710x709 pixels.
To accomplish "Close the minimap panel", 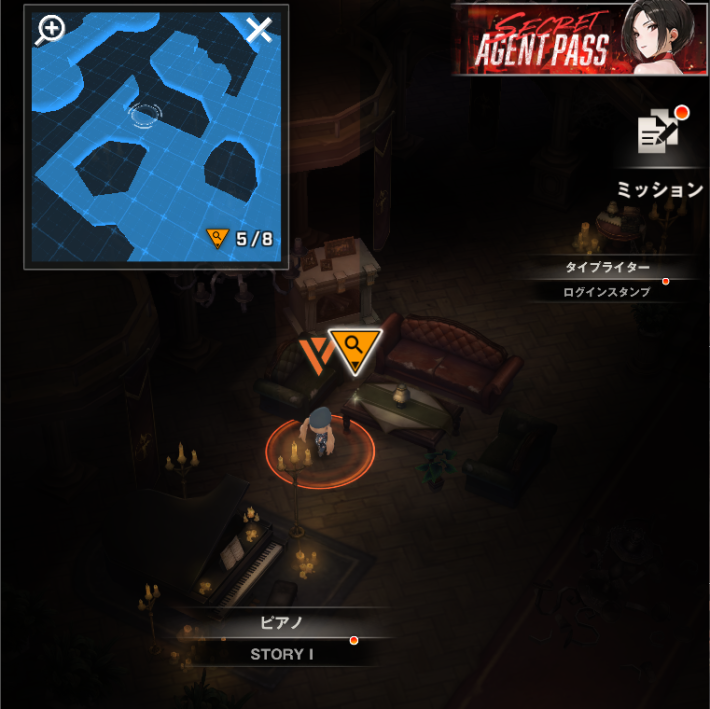I will 259,30.
